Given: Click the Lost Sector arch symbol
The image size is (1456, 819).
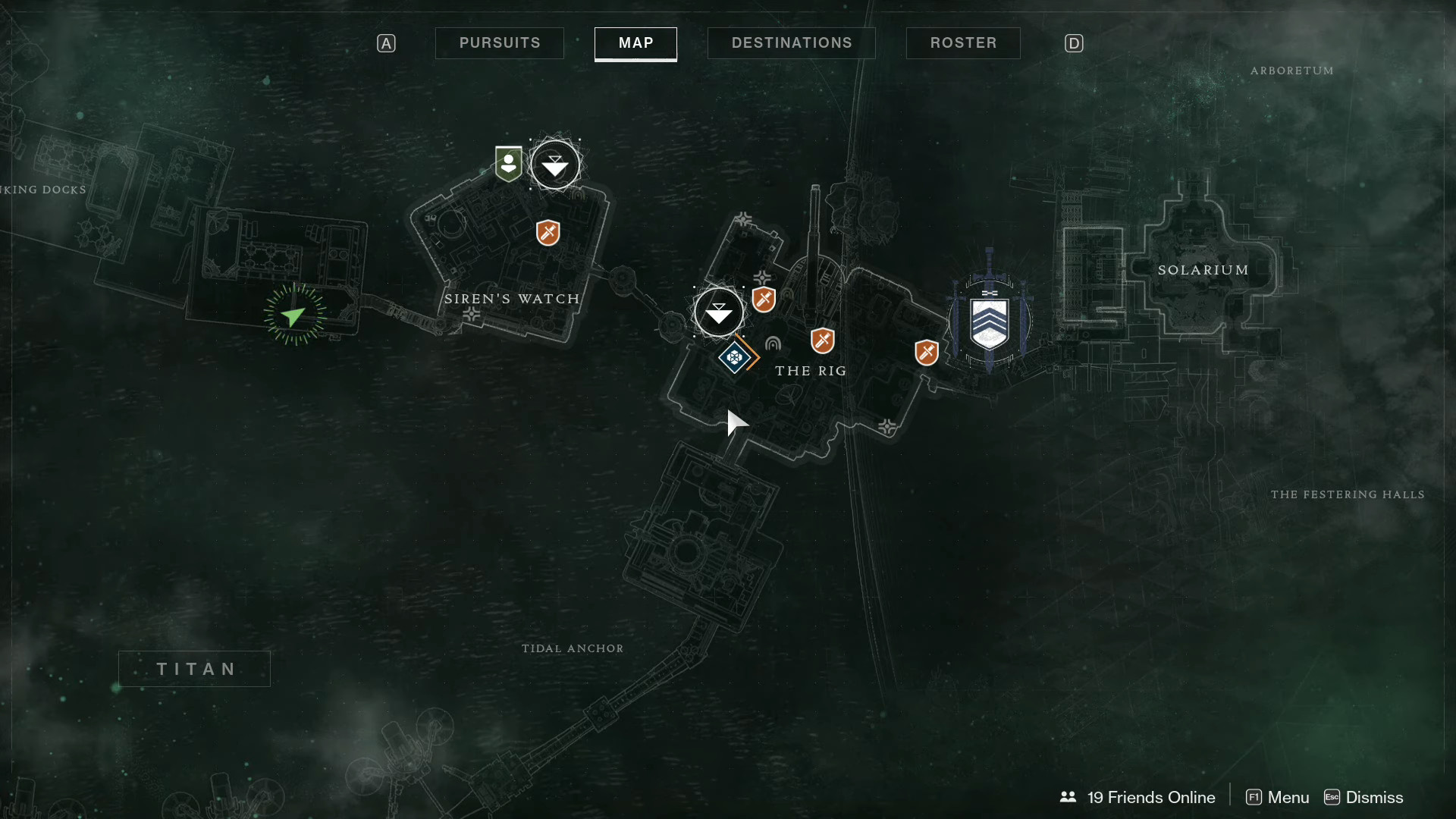Looking at the screenshot, I should pos(773,344).
